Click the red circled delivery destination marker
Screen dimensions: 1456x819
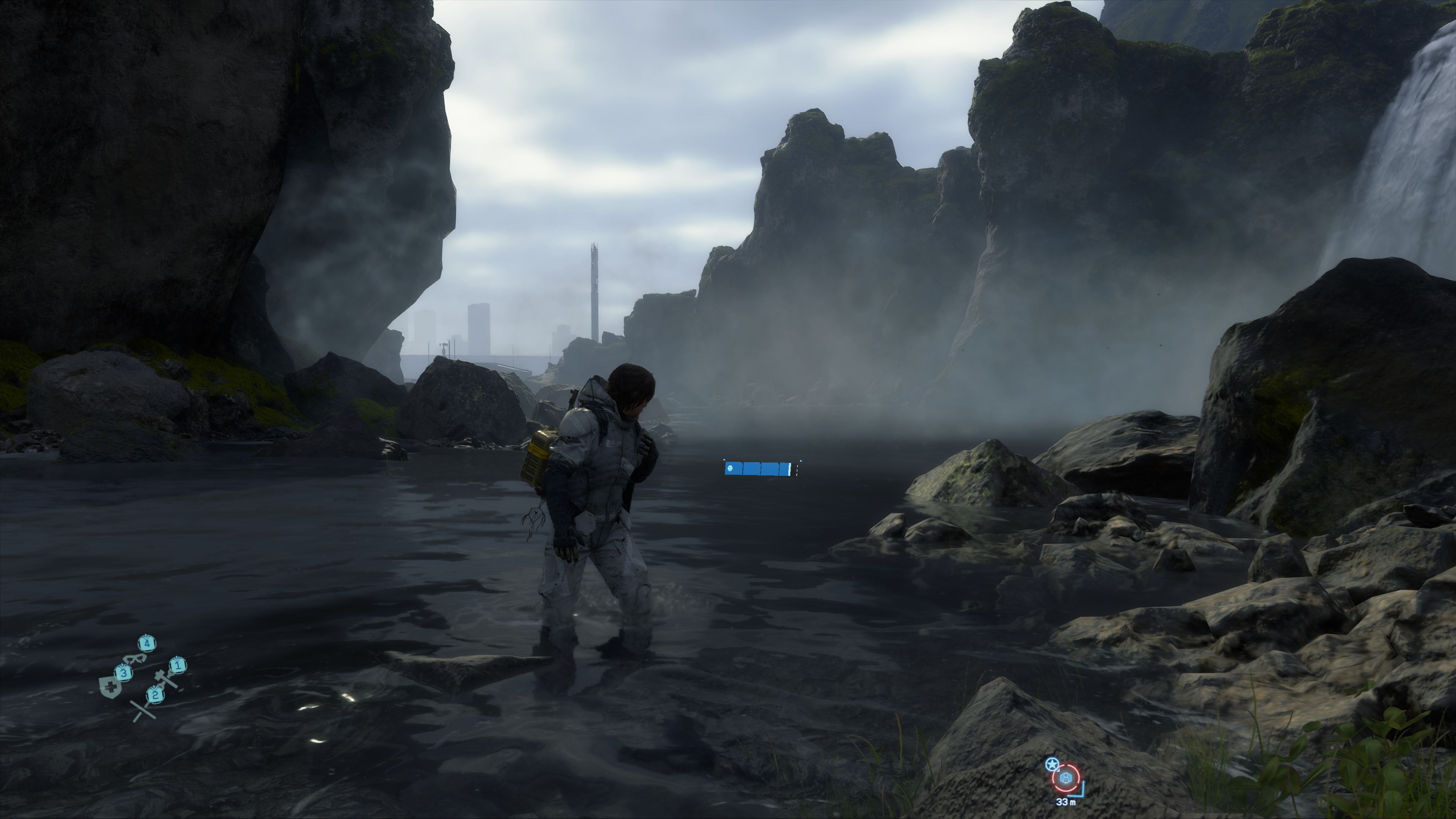1066,778
